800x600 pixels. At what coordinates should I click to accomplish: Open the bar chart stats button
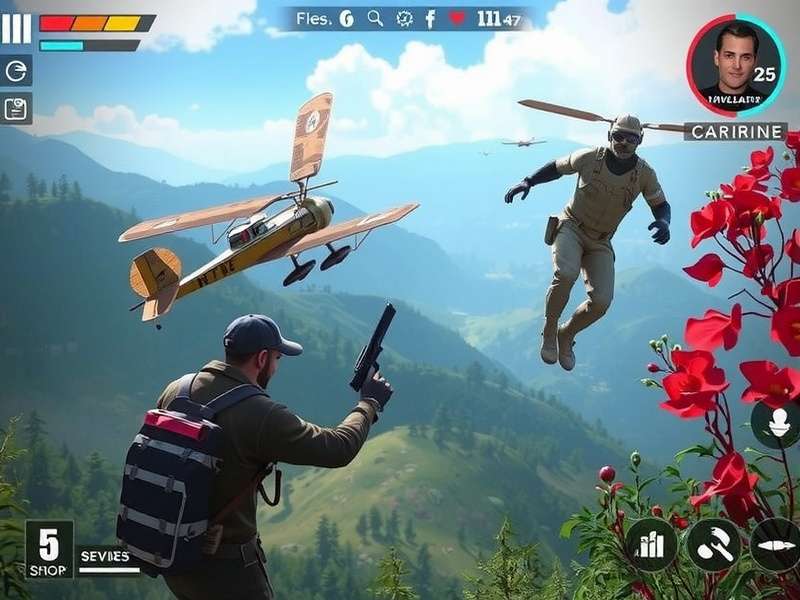651,545
